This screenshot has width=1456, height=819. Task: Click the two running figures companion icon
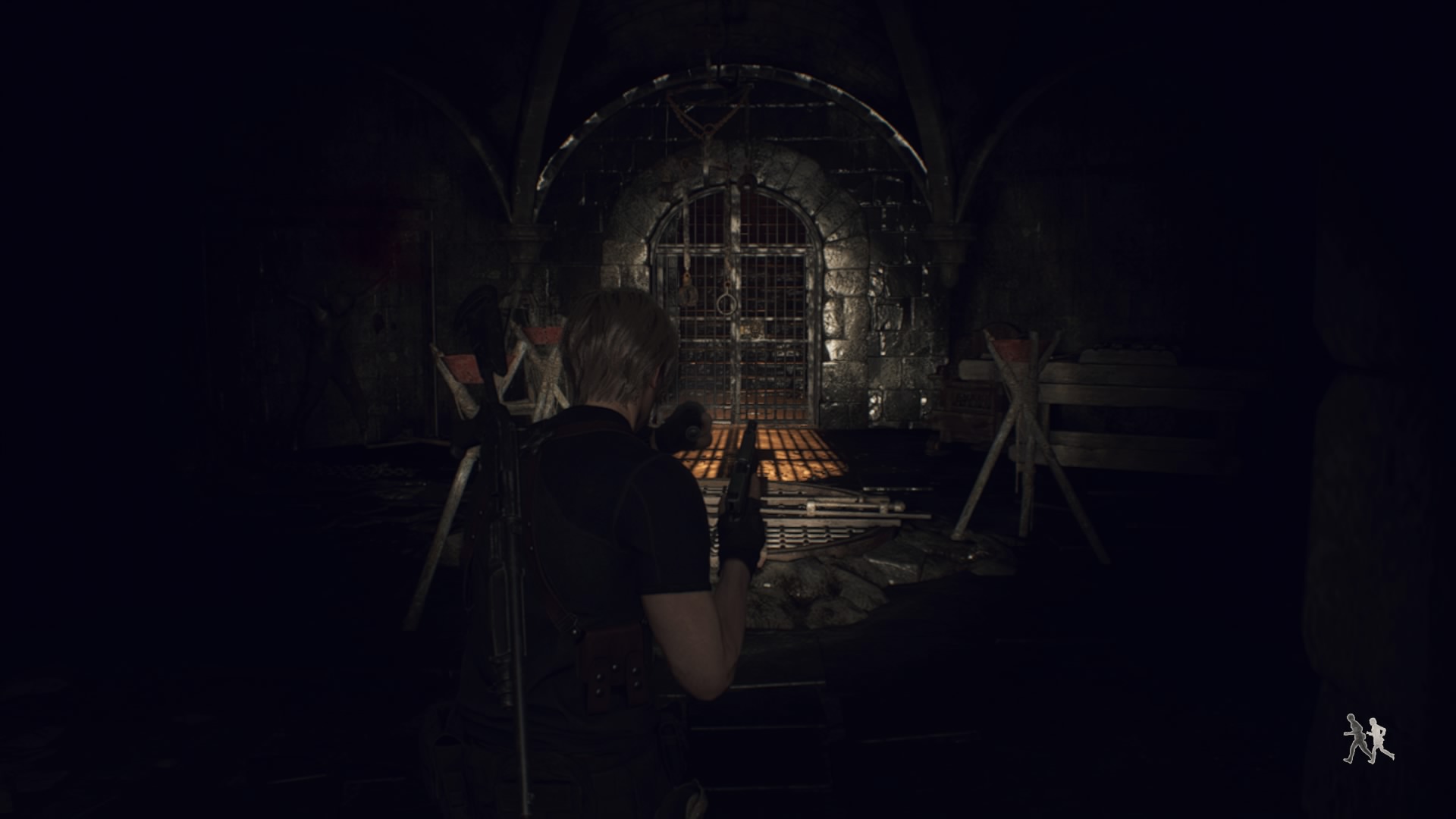pos(1368,739)
